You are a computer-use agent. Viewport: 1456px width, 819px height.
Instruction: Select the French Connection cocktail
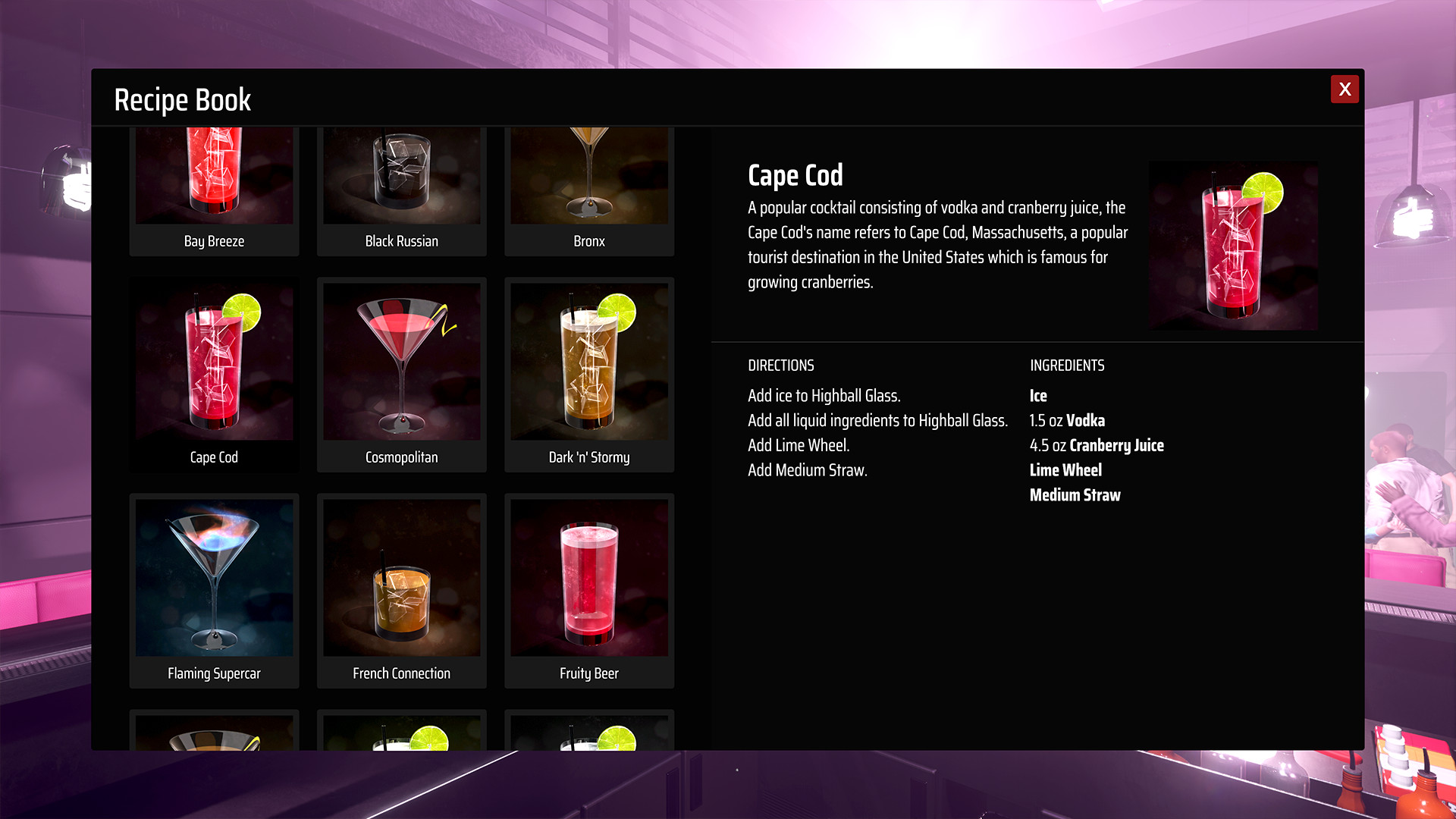pos(401,588)
